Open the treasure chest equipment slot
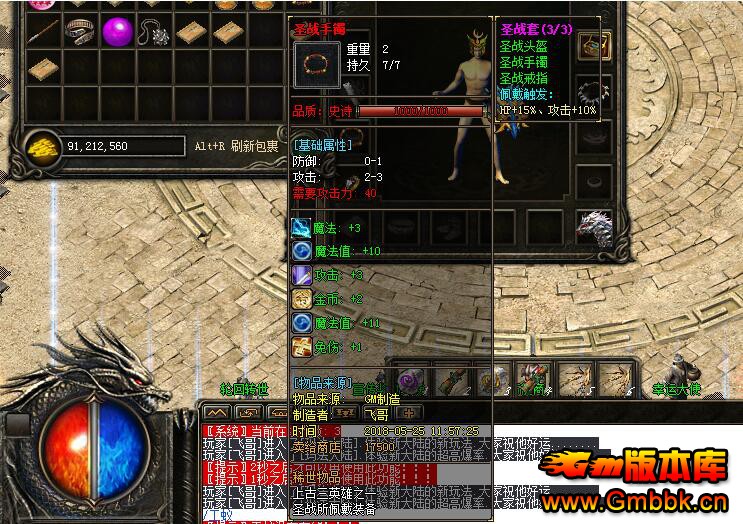The height and width of the screenshot is (524, 743). (x=596, y=46)
